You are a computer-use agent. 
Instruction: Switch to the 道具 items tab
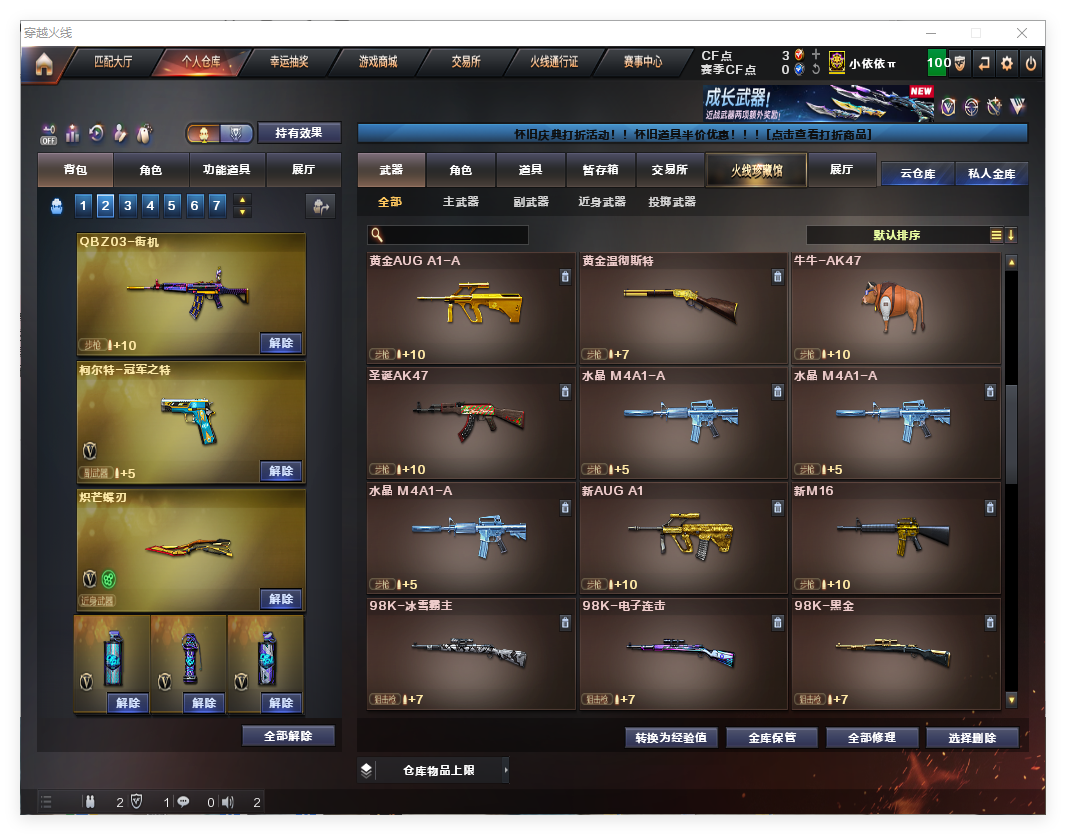[531, 170]
